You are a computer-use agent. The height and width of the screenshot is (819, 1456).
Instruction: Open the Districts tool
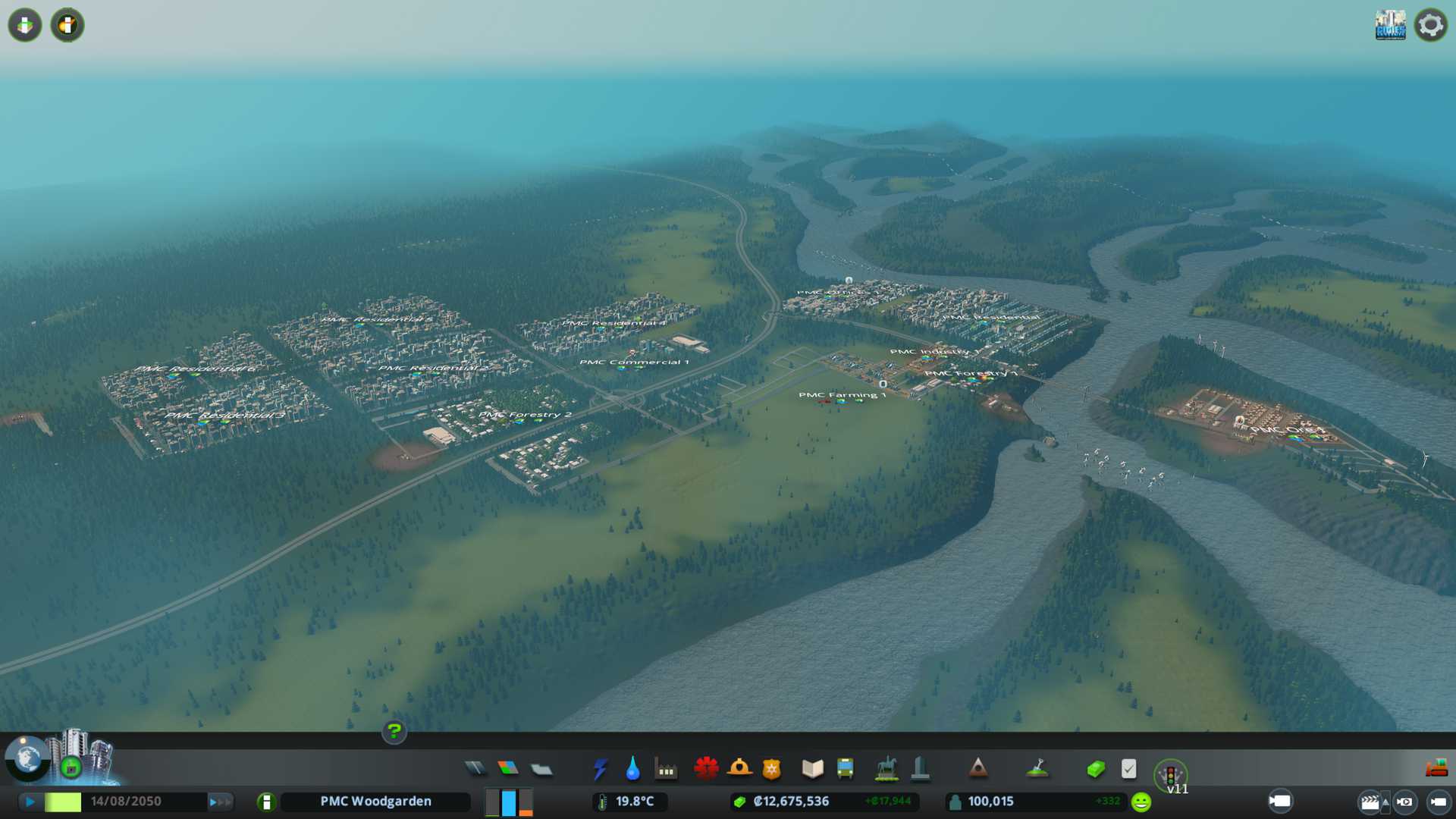point(541,770)
